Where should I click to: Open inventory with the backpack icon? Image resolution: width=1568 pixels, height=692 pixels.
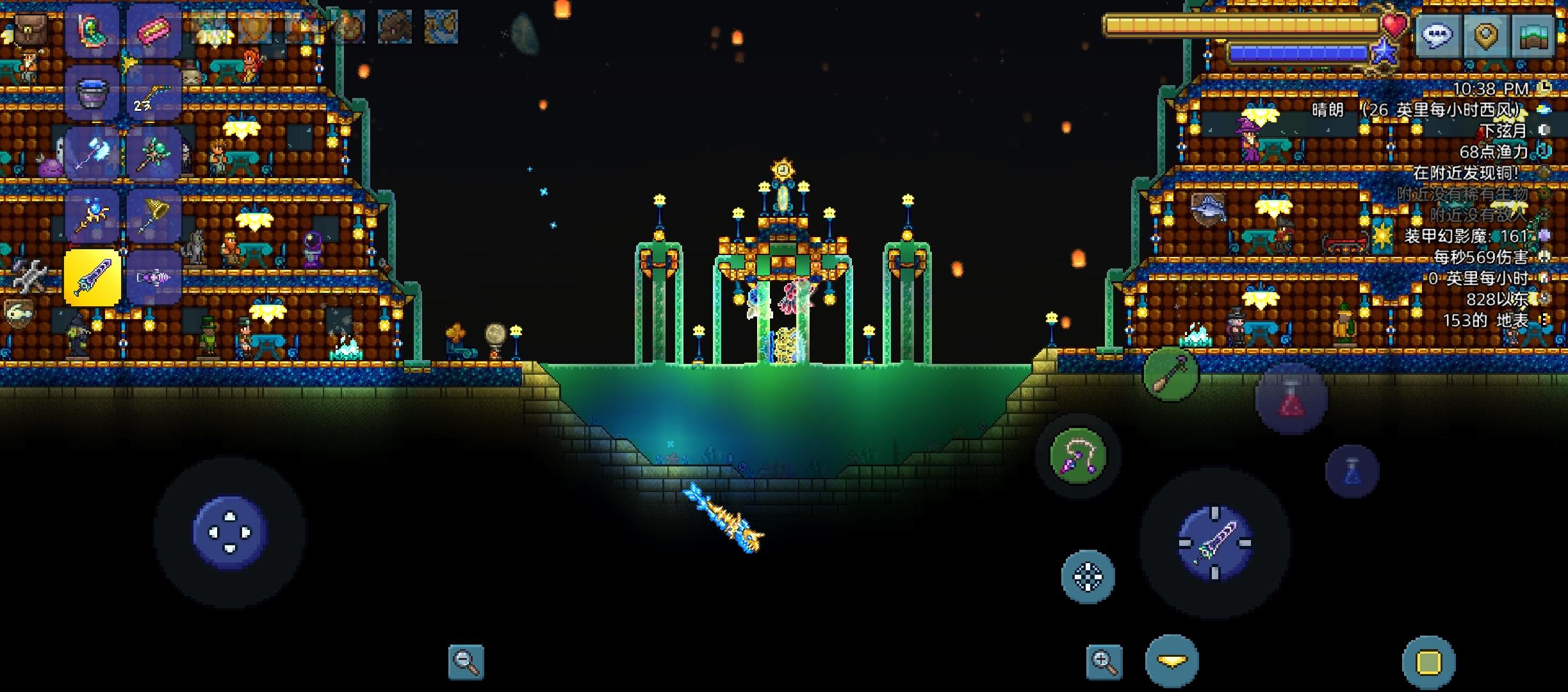click(x=31, y=29)
